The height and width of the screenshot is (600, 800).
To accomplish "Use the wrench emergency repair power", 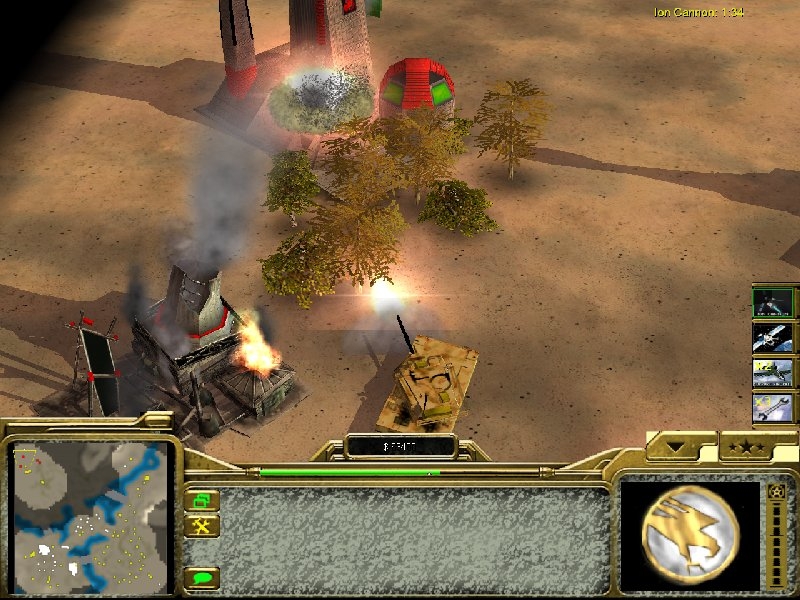I will point(773,407).
